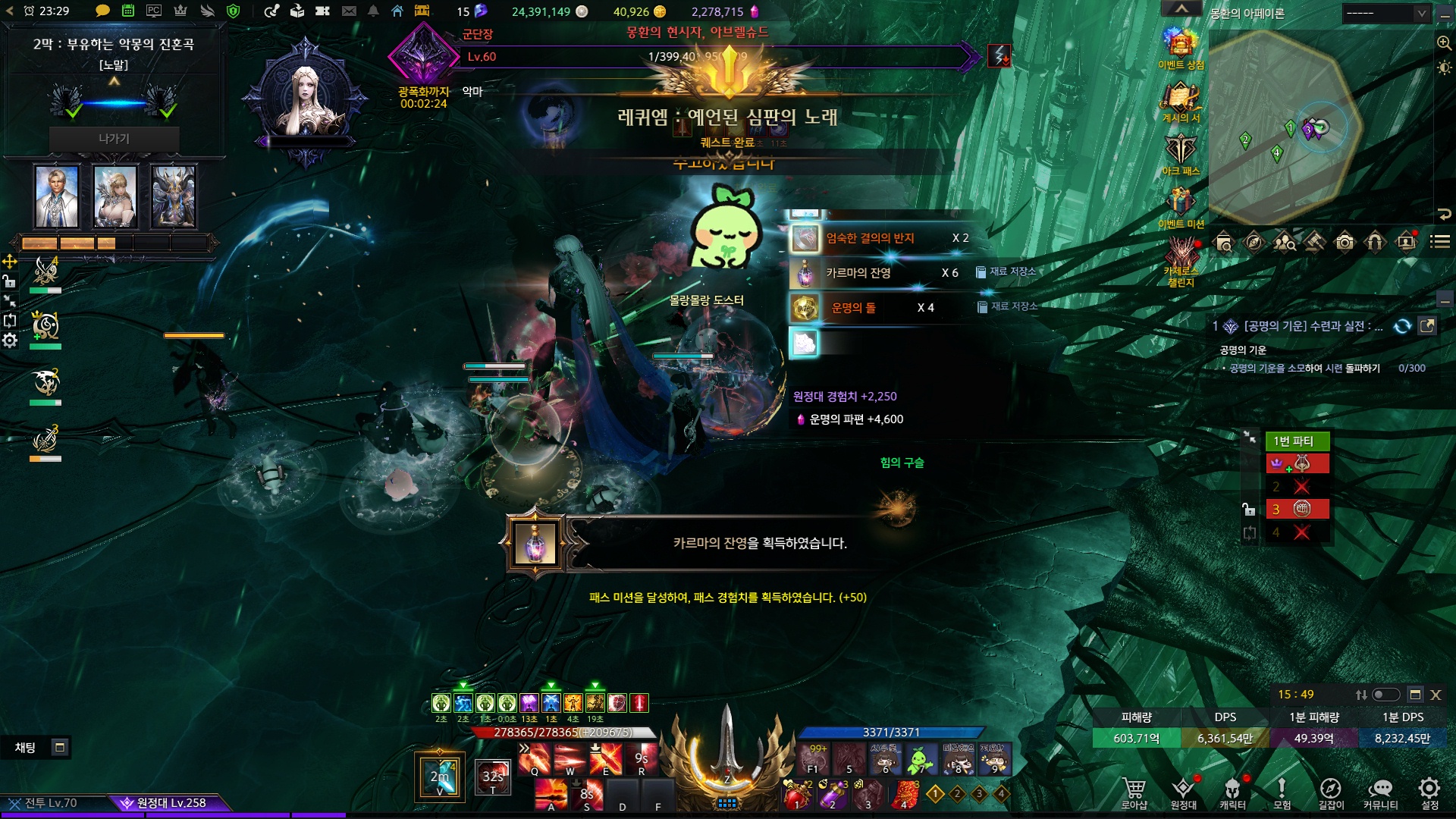The height and width of the screenshot is (819, 1456).
Task: Open the 설정 gear menu
Action: click(x=1429, y=789)
